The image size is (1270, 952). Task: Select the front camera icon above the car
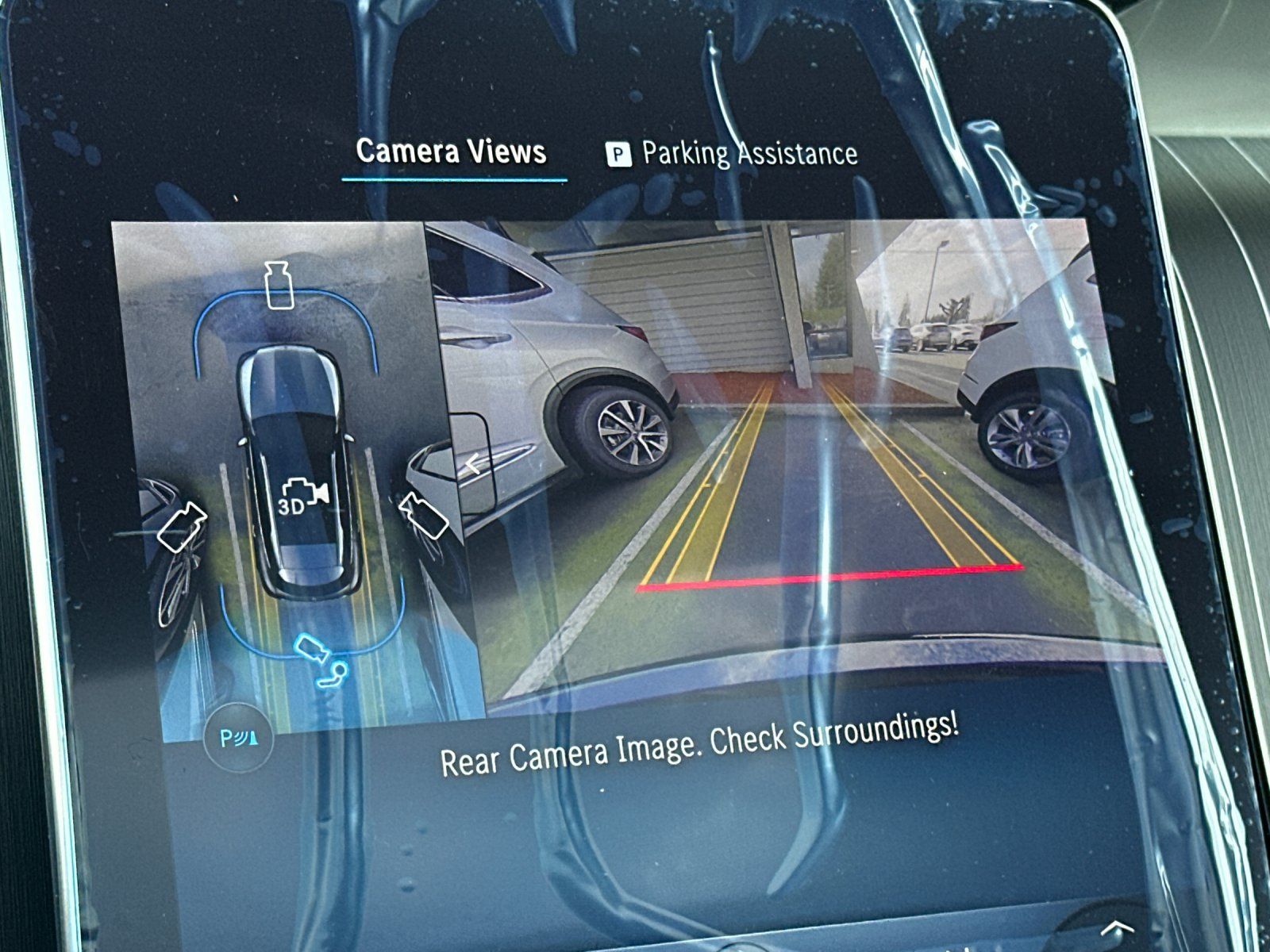pos(278,285)
